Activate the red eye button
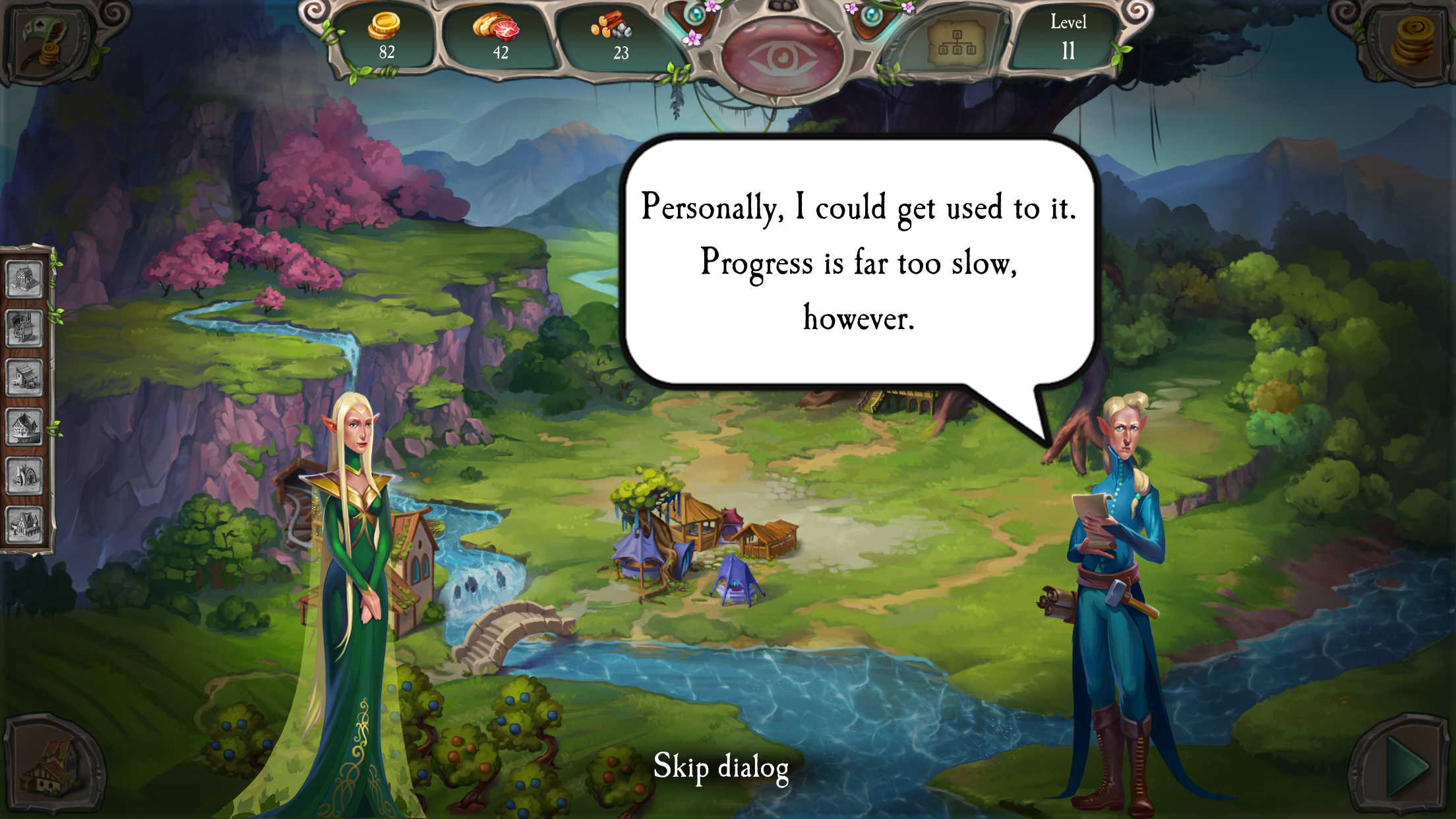The width and height of the screenshot is (1456, 819). coord(782,57)
